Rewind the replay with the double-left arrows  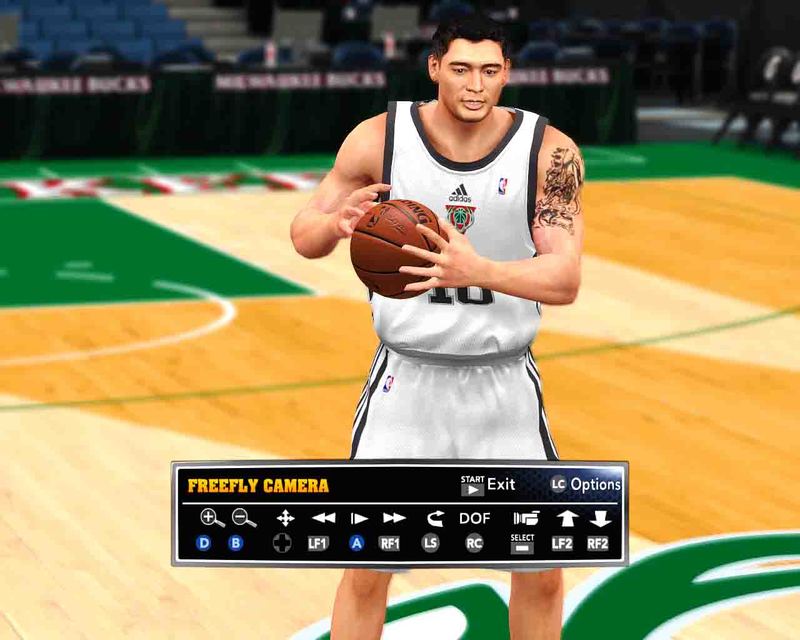323,518
